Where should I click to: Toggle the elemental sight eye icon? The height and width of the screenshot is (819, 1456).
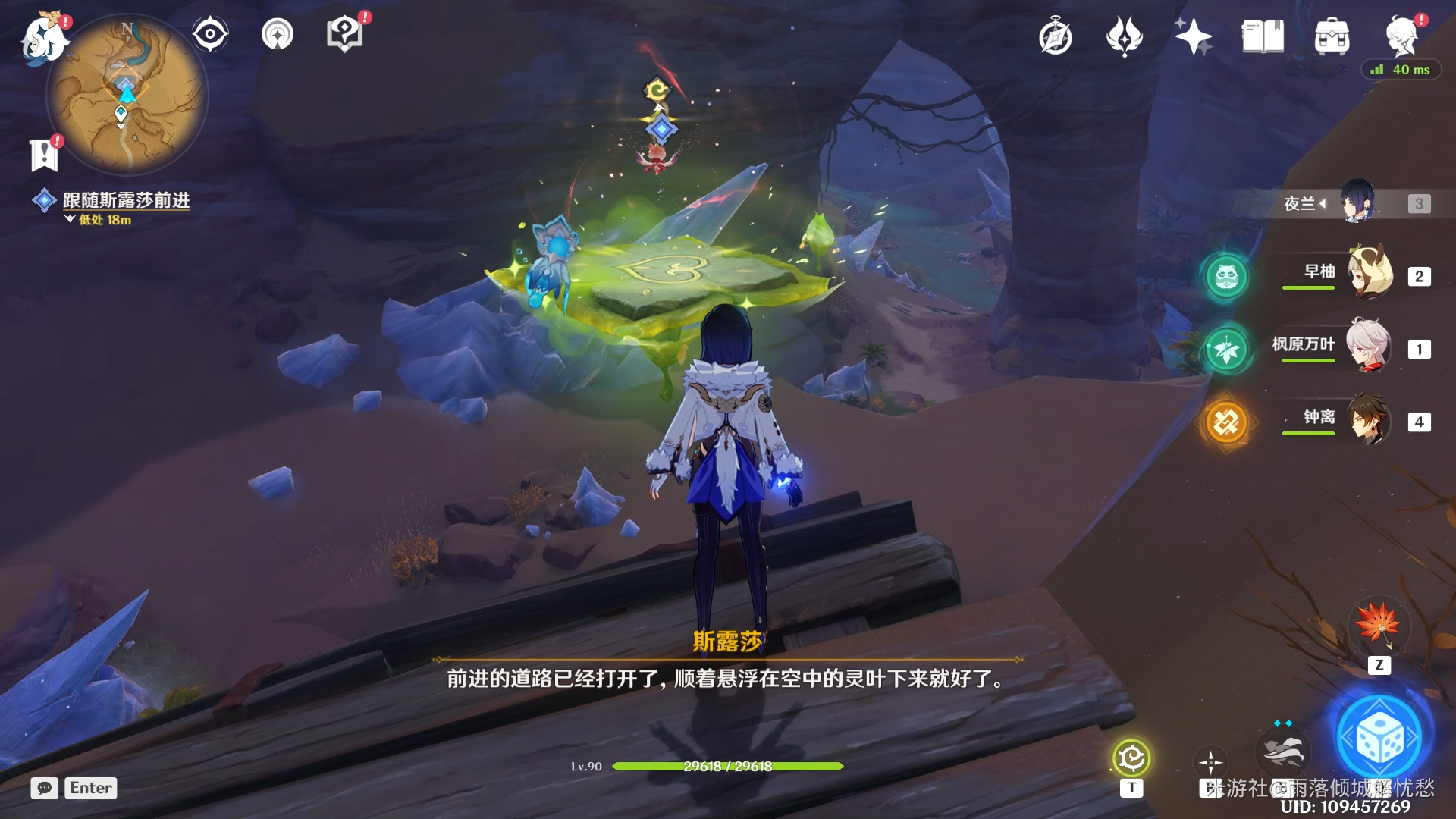pyautogui.click(x=210, y=34)
